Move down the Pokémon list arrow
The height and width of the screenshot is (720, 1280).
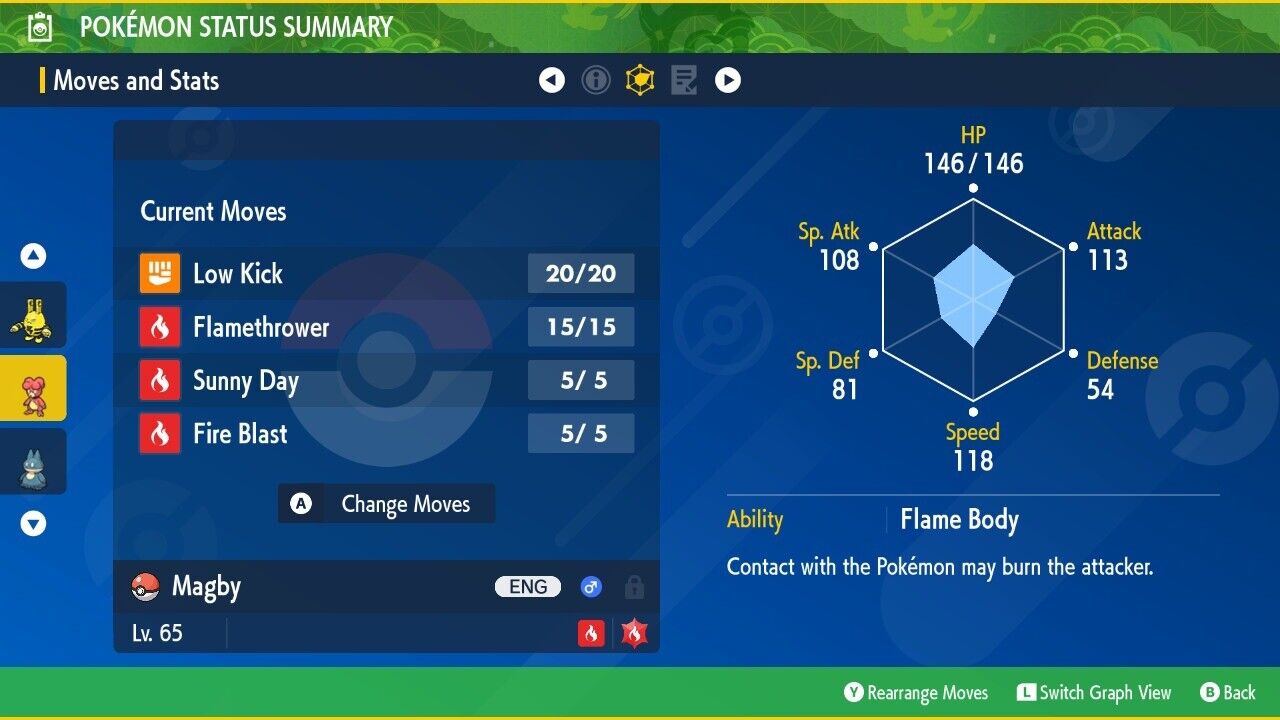[33, 523]
